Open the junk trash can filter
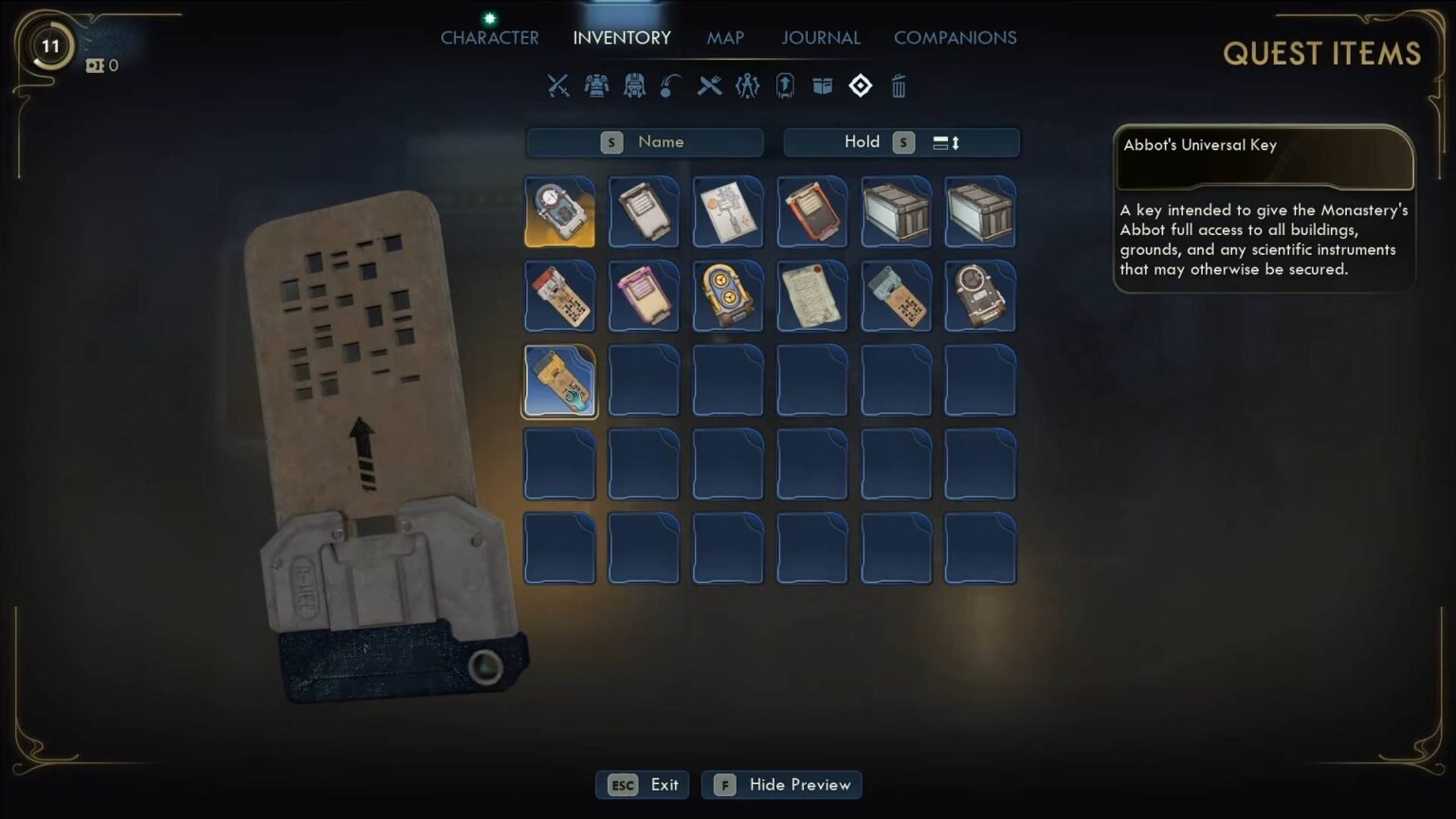The image size is (1456, 819). tap(897, 86)
